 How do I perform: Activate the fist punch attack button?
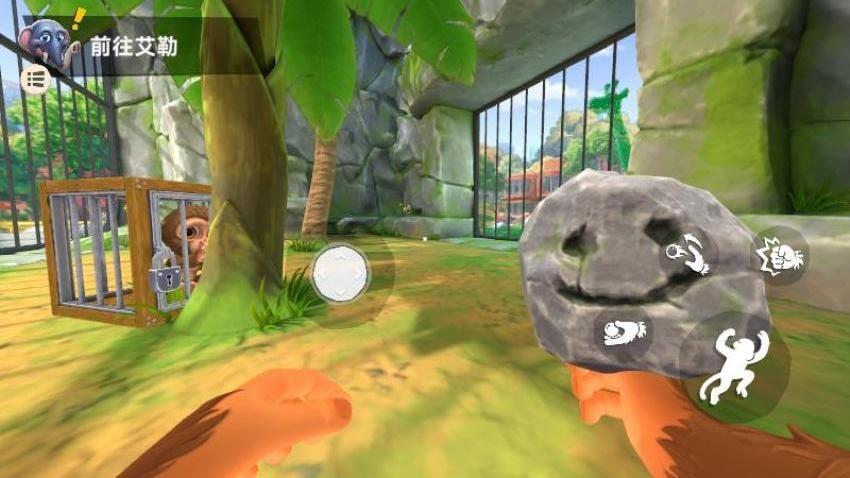pyautogui.click(x=780, y=256)
